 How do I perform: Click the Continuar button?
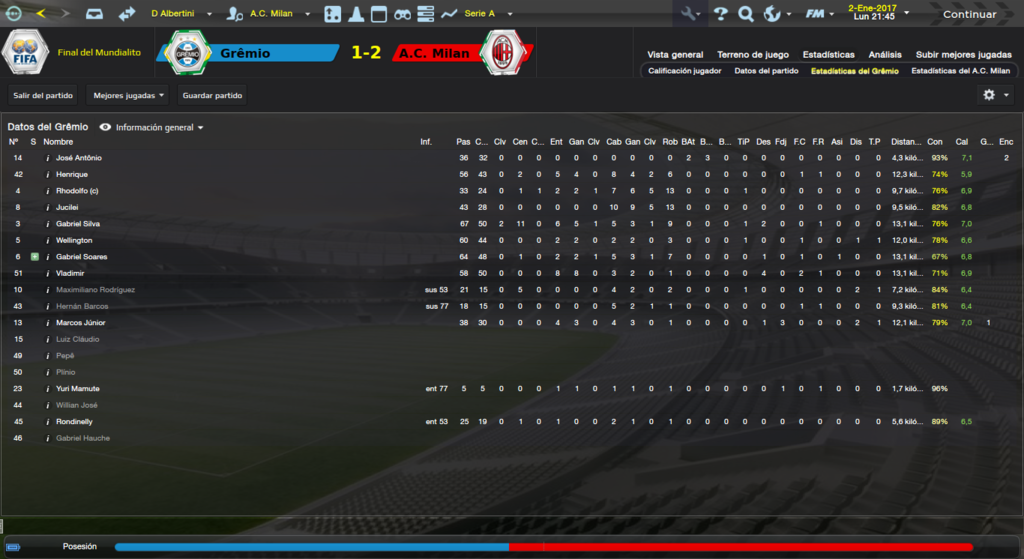(969, 14)
